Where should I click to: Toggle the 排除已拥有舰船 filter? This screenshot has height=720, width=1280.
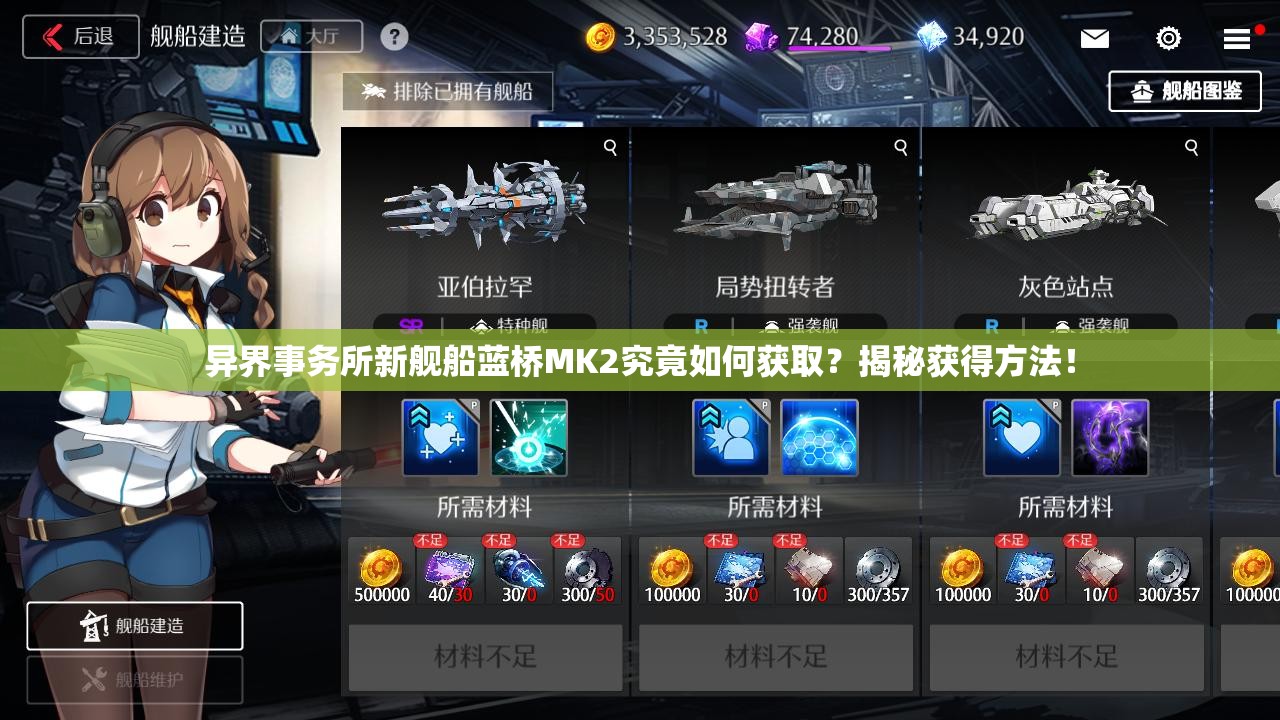click(x=447, y=91)
